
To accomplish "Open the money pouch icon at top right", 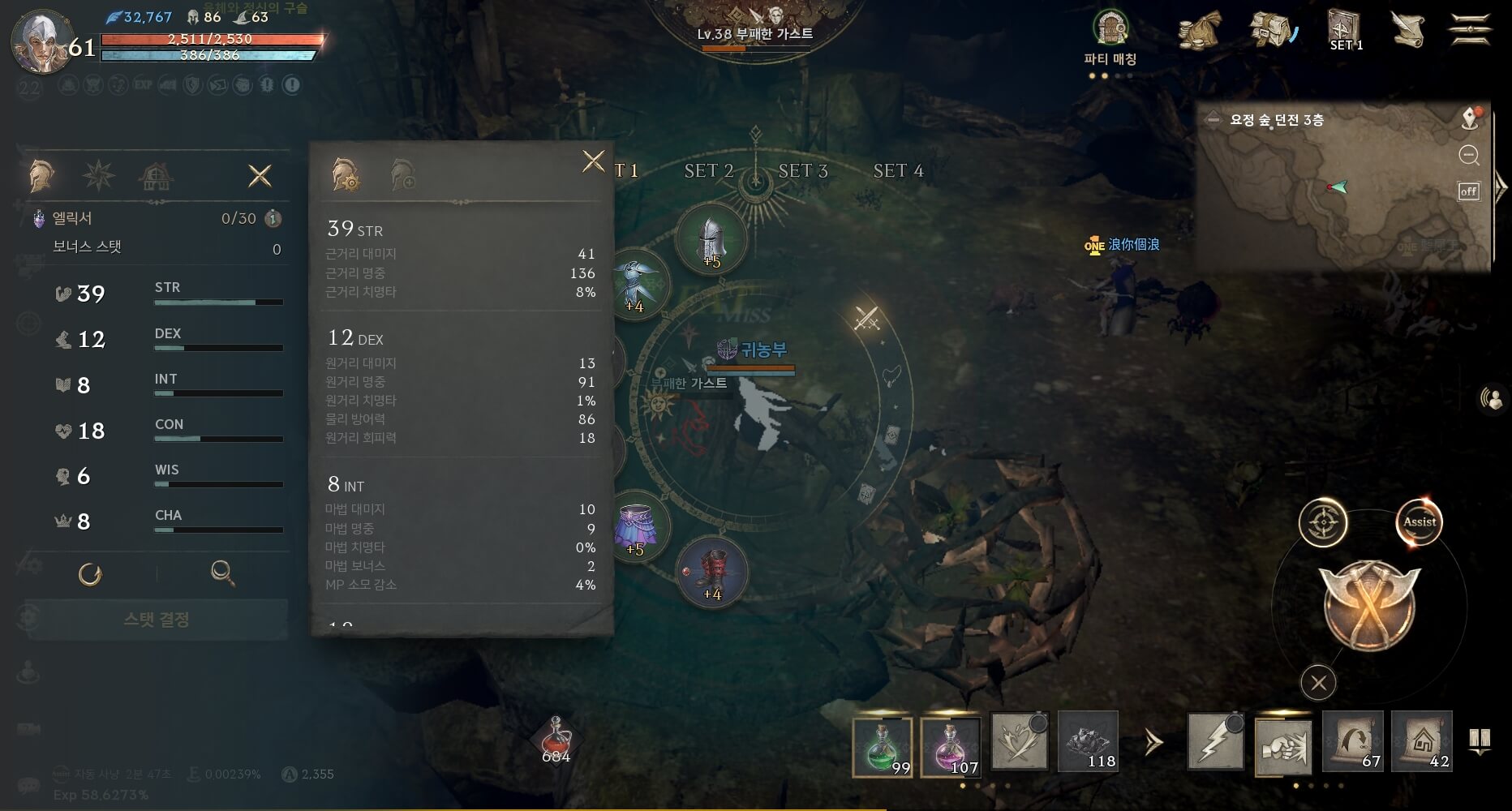I will pos(1199,31).
